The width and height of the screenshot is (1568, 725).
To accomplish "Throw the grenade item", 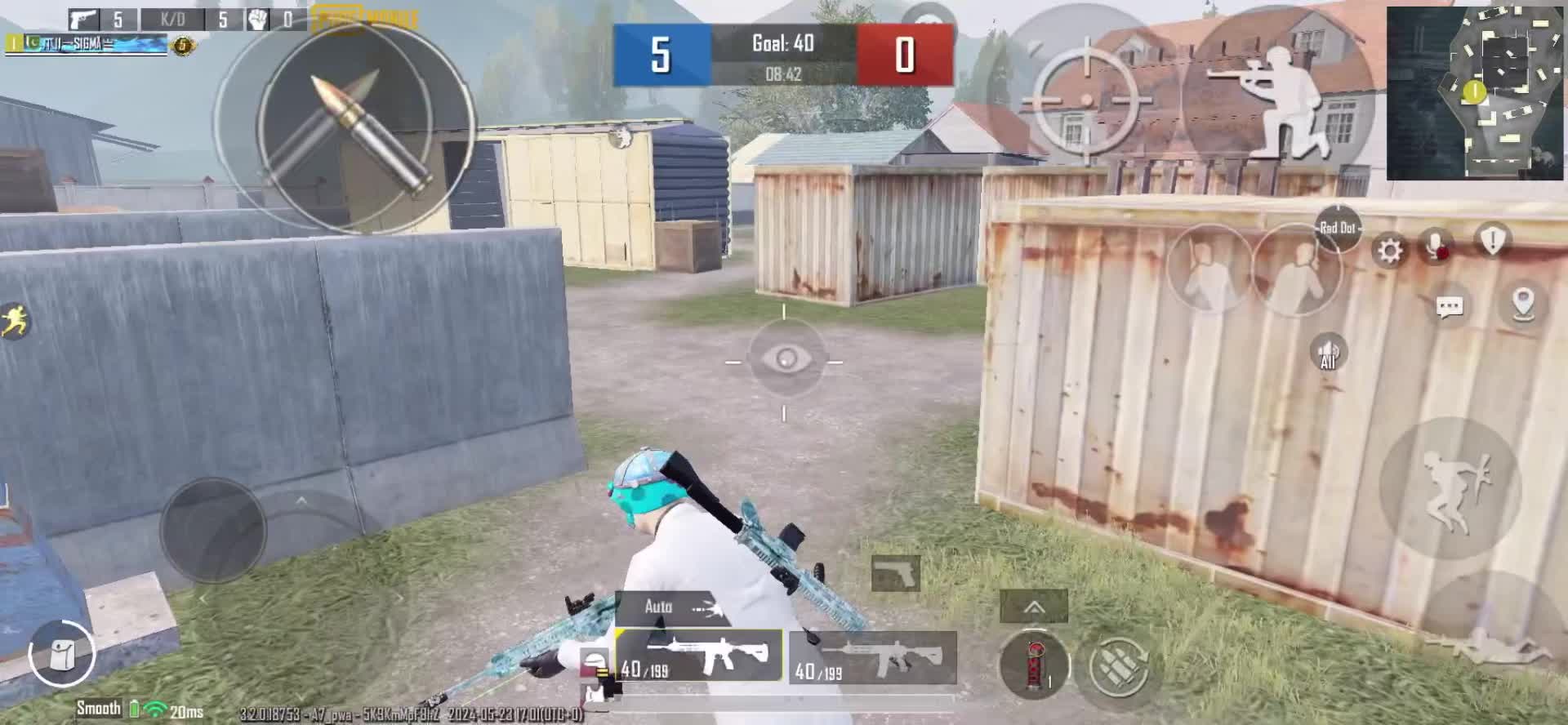I will 1034,664.
